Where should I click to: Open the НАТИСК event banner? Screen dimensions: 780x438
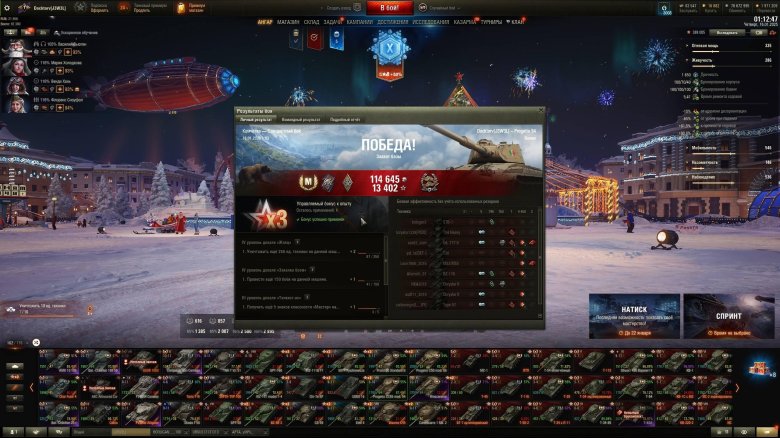pyautogui.click(x=633, y=314)
